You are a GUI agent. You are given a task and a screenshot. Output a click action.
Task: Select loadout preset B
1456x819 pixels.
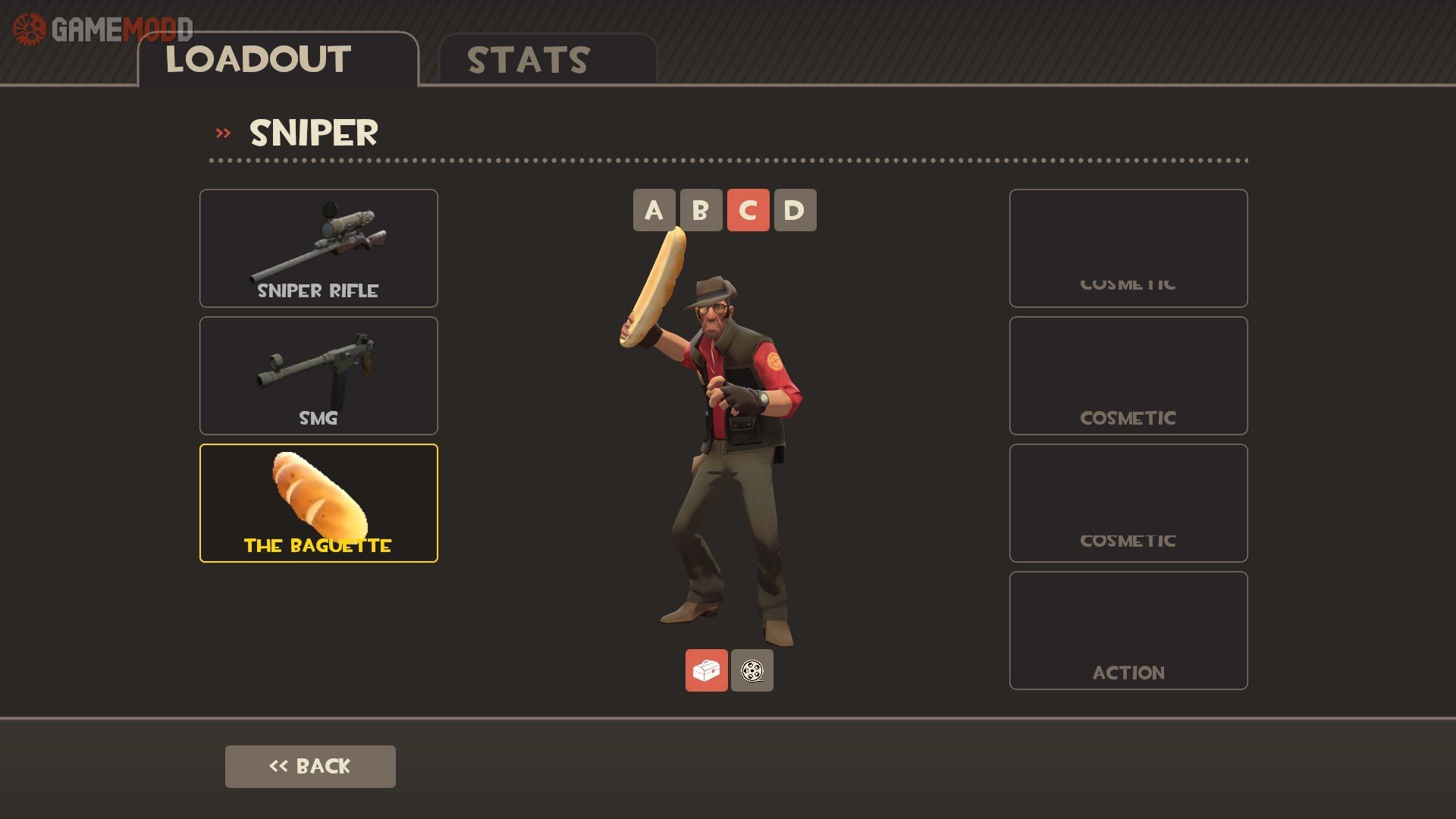(x=701, y=210)
